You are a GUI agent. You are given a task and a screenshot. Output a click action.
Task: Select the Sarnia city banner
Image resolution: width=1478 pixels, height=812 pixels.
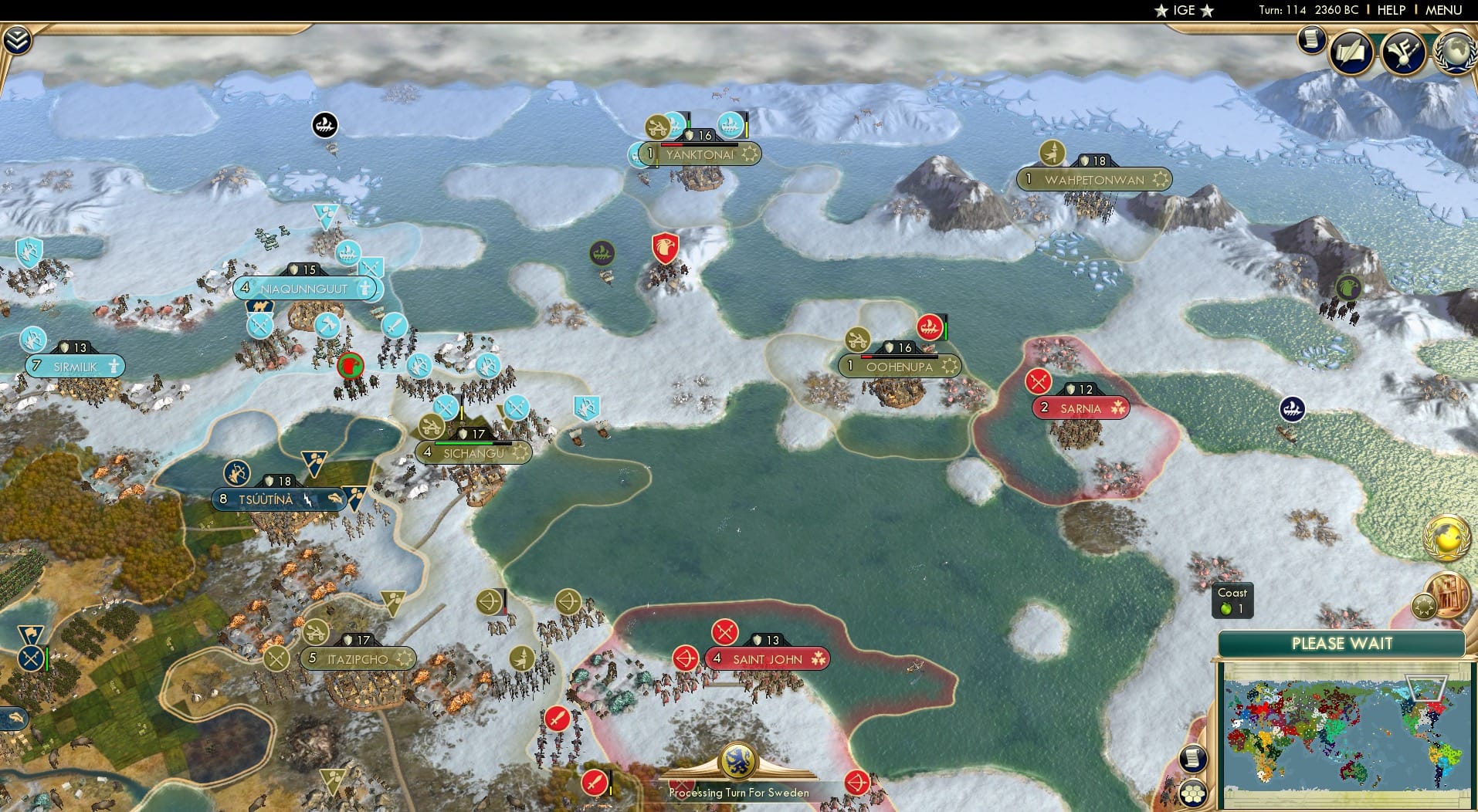(1080, 408)
